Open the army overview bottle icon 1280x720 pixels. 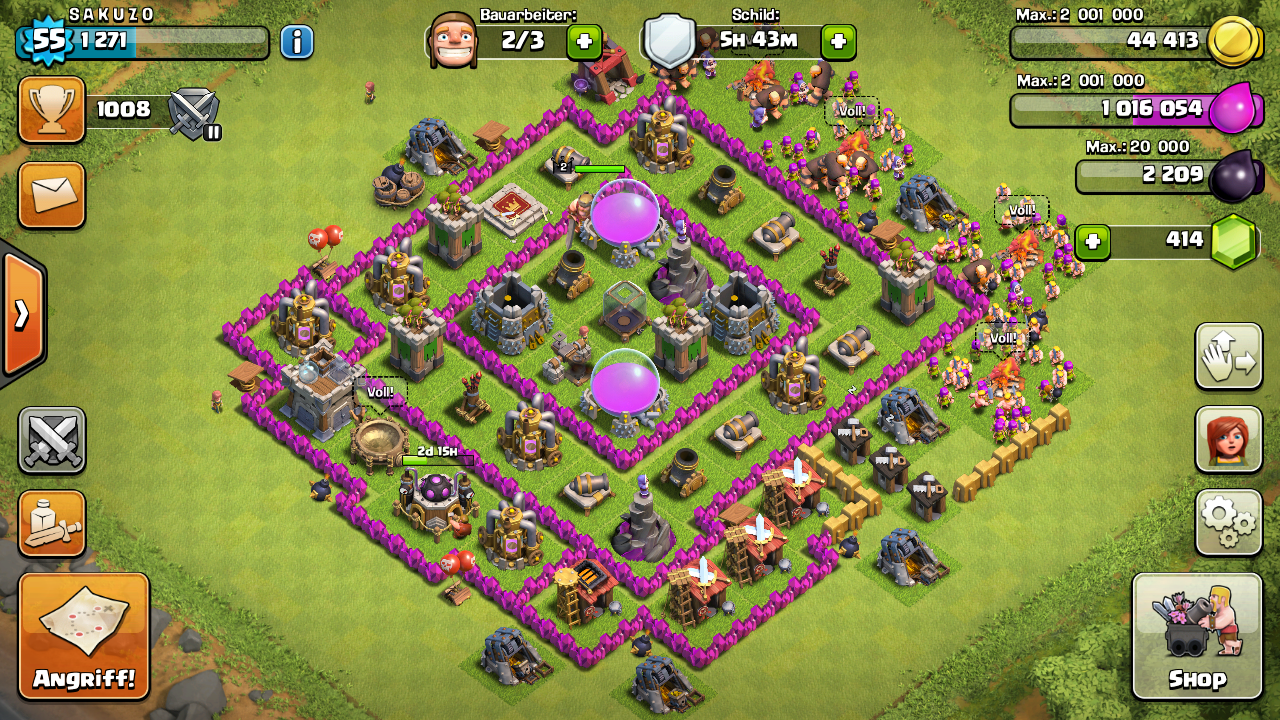click(x=52, y=523)
